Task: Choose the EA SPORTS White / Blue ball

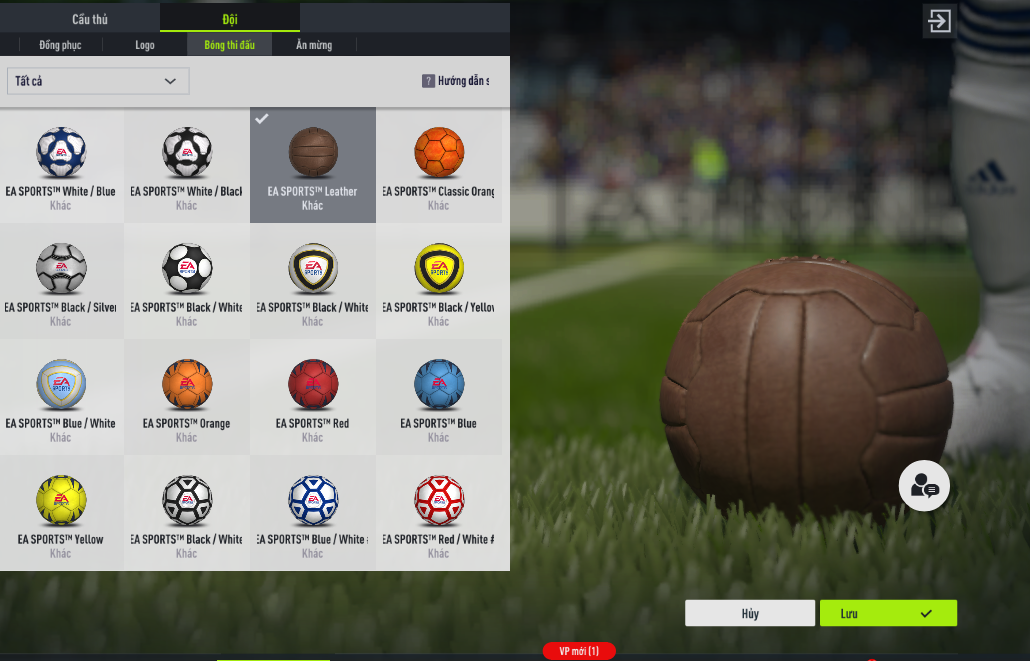Action: click(x=61, y=165)
